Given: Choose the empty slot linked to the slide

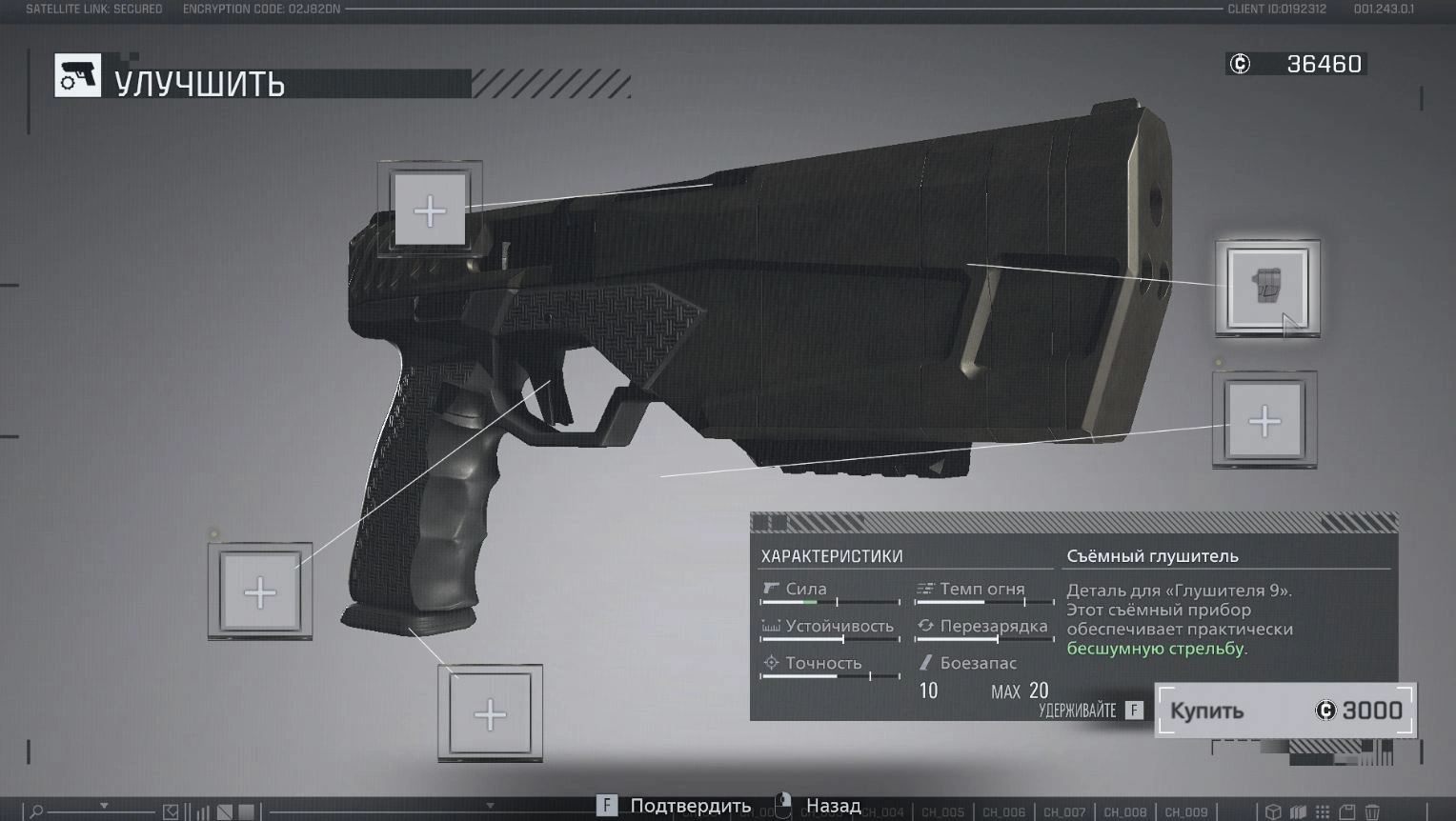Looking at the screenshot, I should [x=430, y=210].
